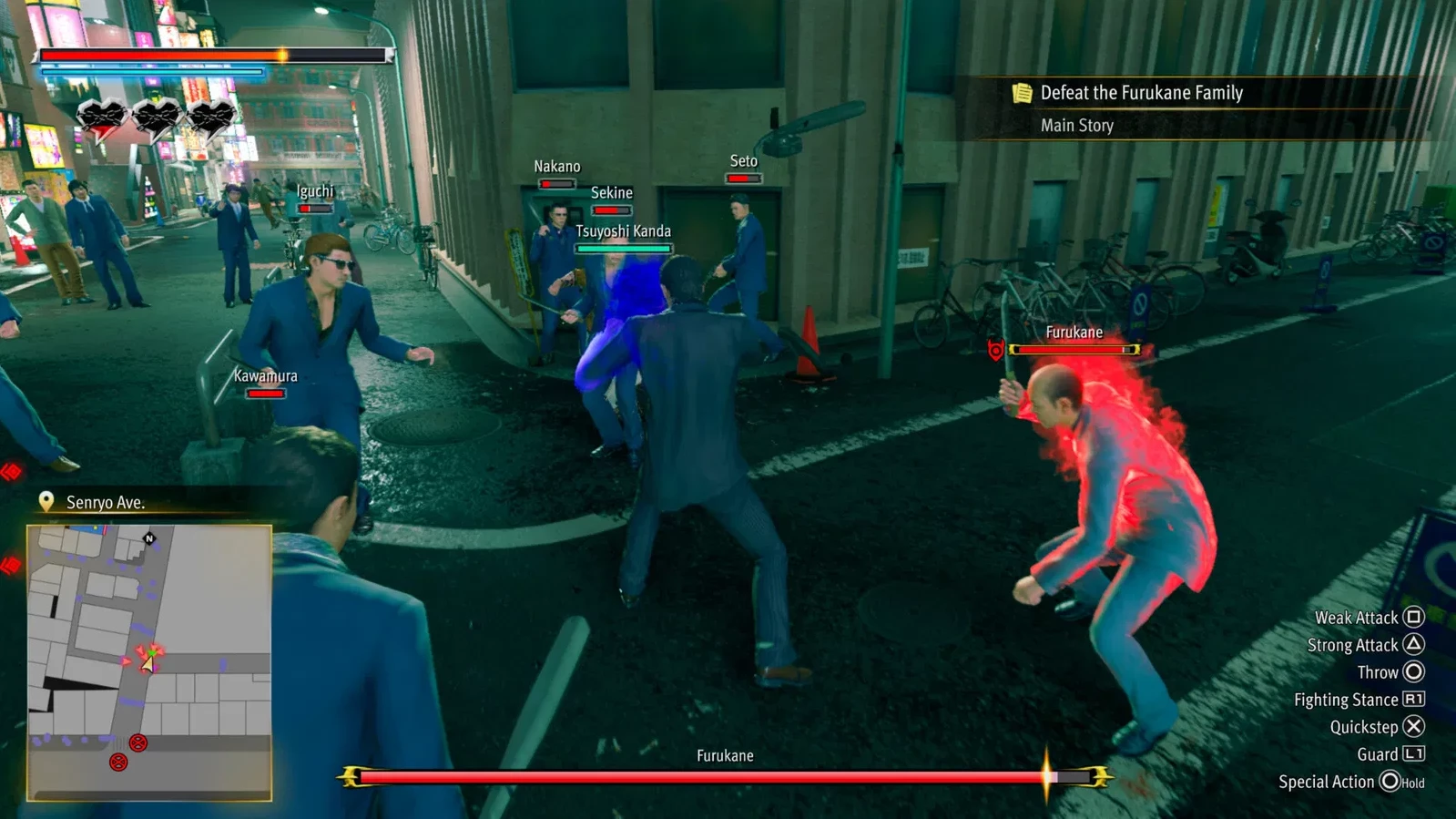Select the Circle throw icon
This screenshot has width=1456, height=819.
[1412, 671]
